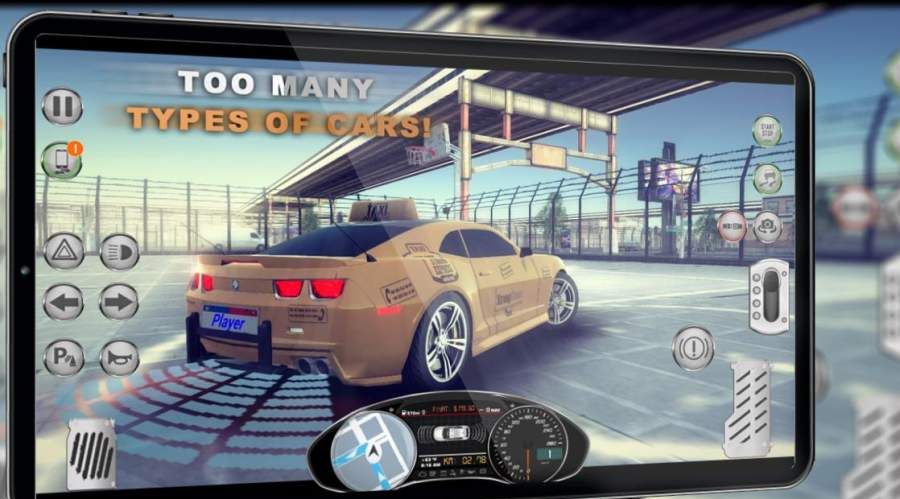Tap the green button below Start Stop
This screenshot has width=900, height=499.
click(767, 179)
